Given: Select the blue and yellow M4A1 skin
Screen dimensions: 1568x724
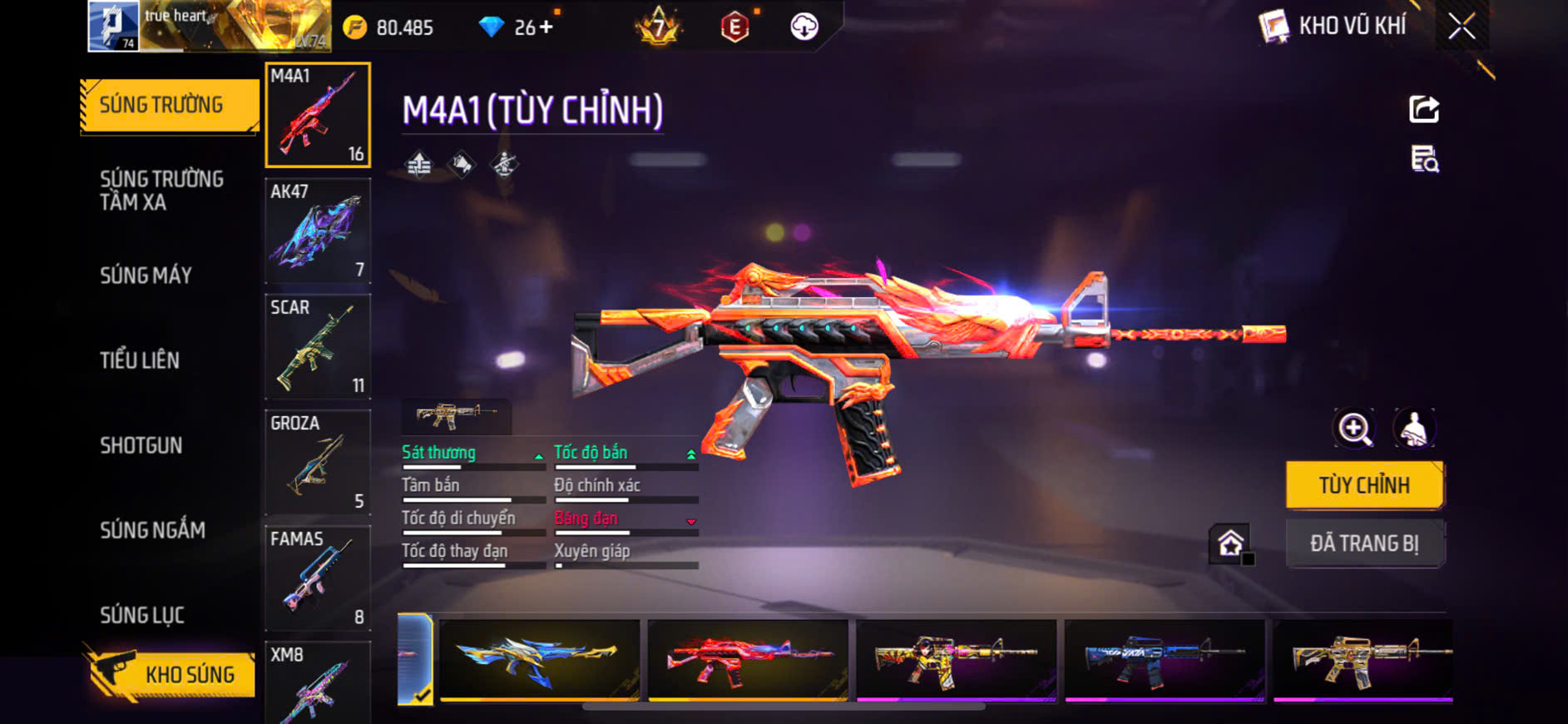Looking at the screenshot, I should point(539,659).
